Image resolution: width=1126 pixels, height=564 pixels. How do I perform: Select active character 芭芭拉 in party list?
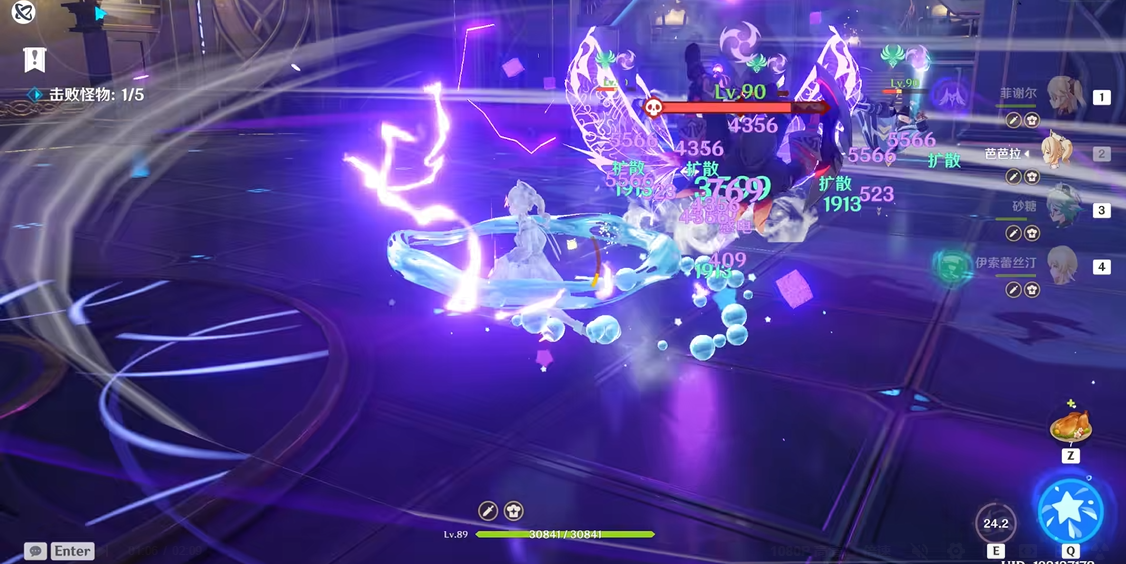[x=1057, y=153]
